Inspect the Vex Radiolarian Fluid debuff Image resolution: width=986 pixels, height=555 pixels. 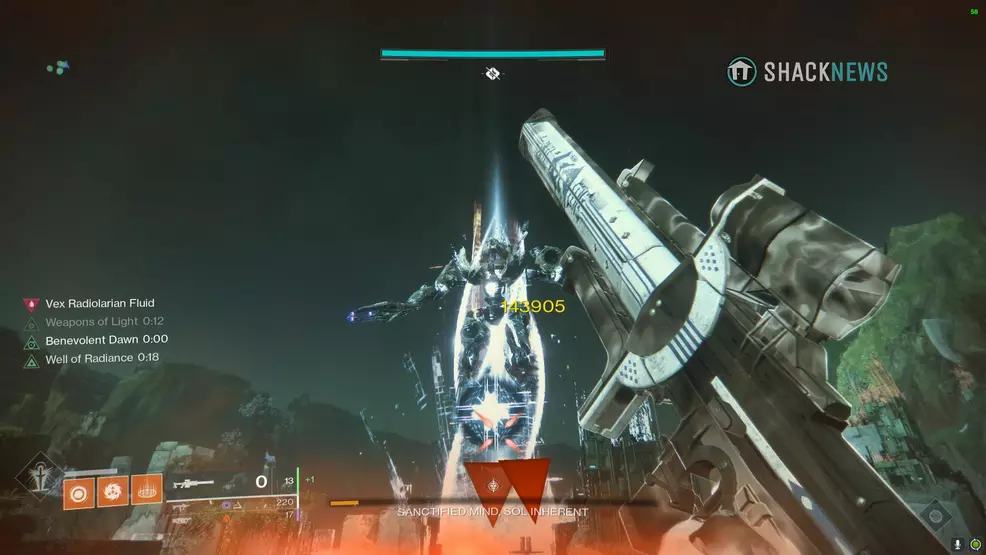[100, 303]
